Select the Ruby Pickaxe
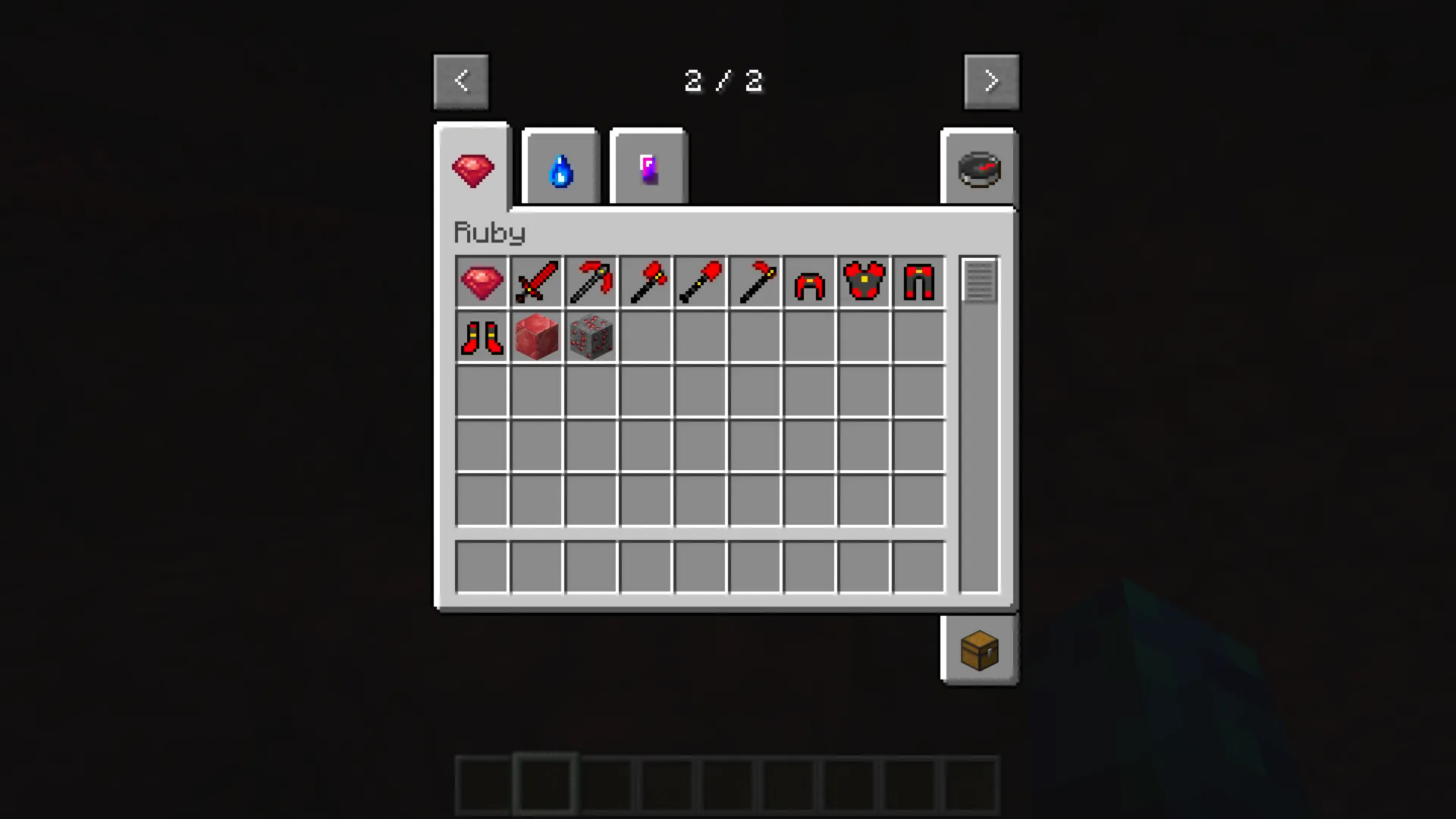 591,281
